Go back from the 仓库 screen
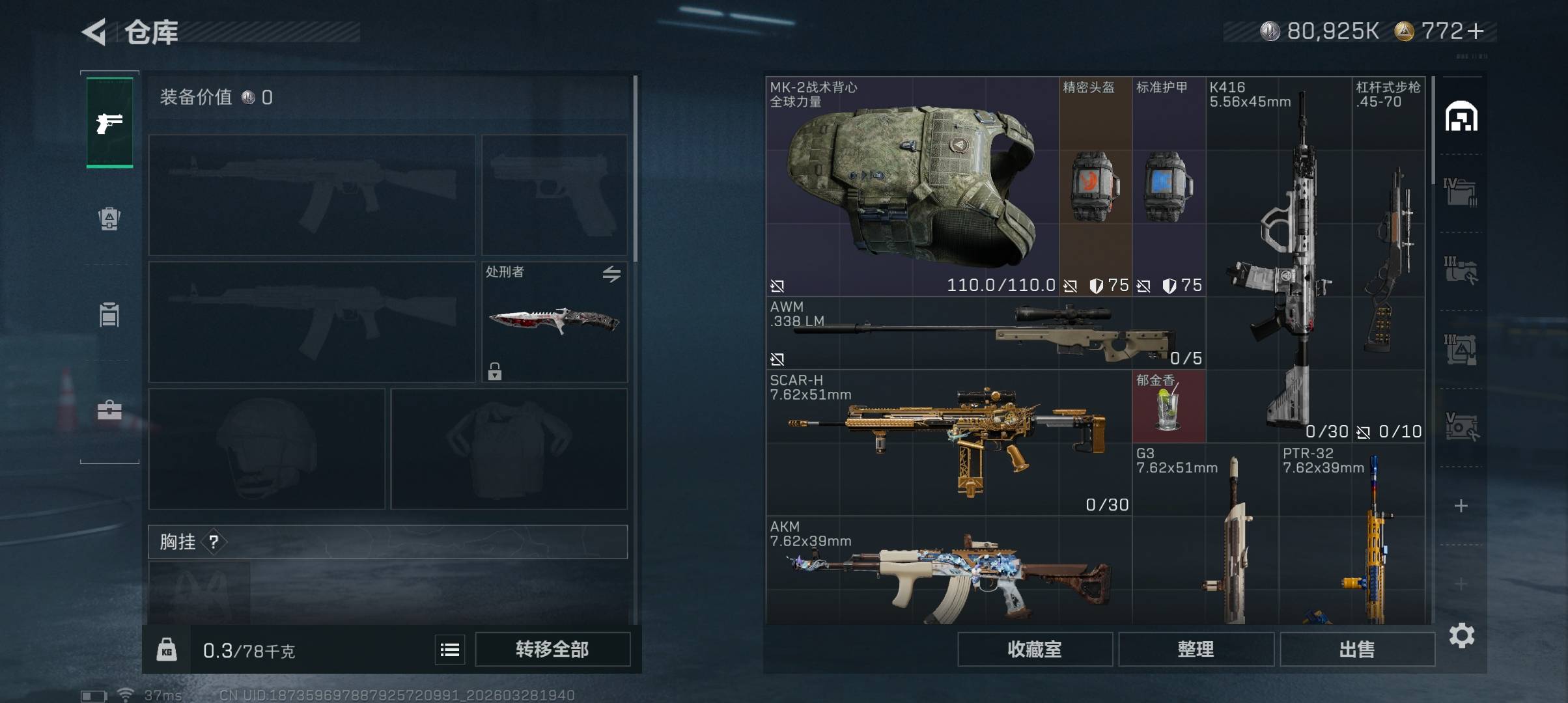 tap(94, 32)
